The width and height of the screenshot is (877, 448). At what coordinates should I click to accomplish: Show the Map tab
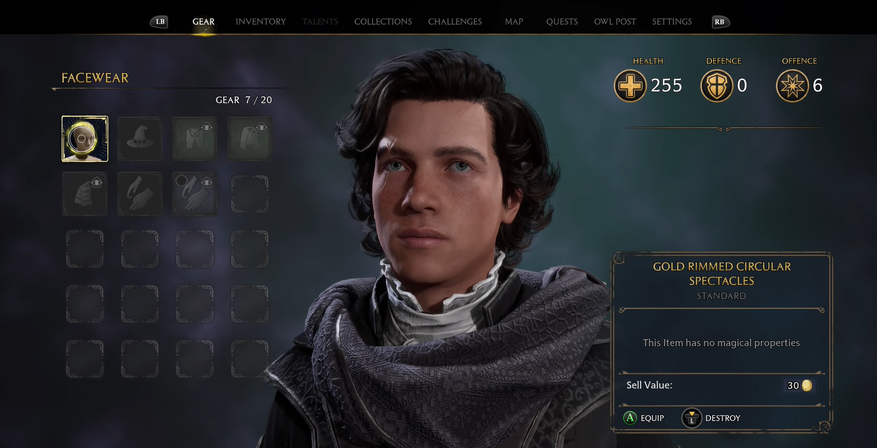click(x=514, y=22)
